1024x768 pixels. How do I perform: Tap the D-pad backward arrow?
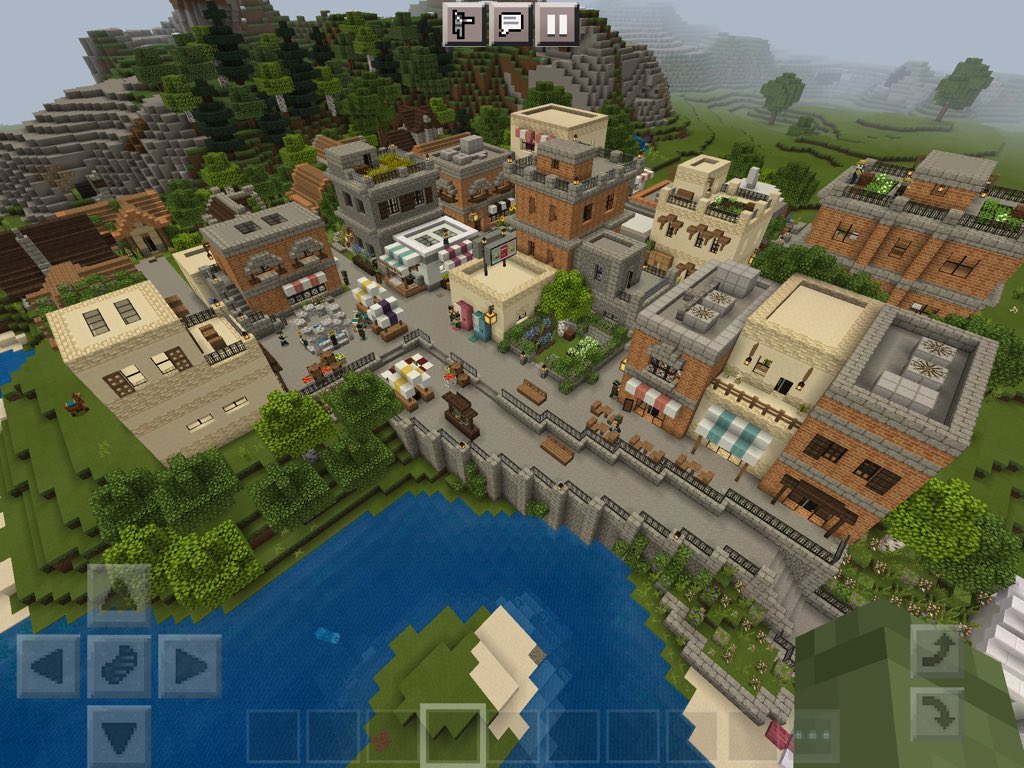pos(119,735)
